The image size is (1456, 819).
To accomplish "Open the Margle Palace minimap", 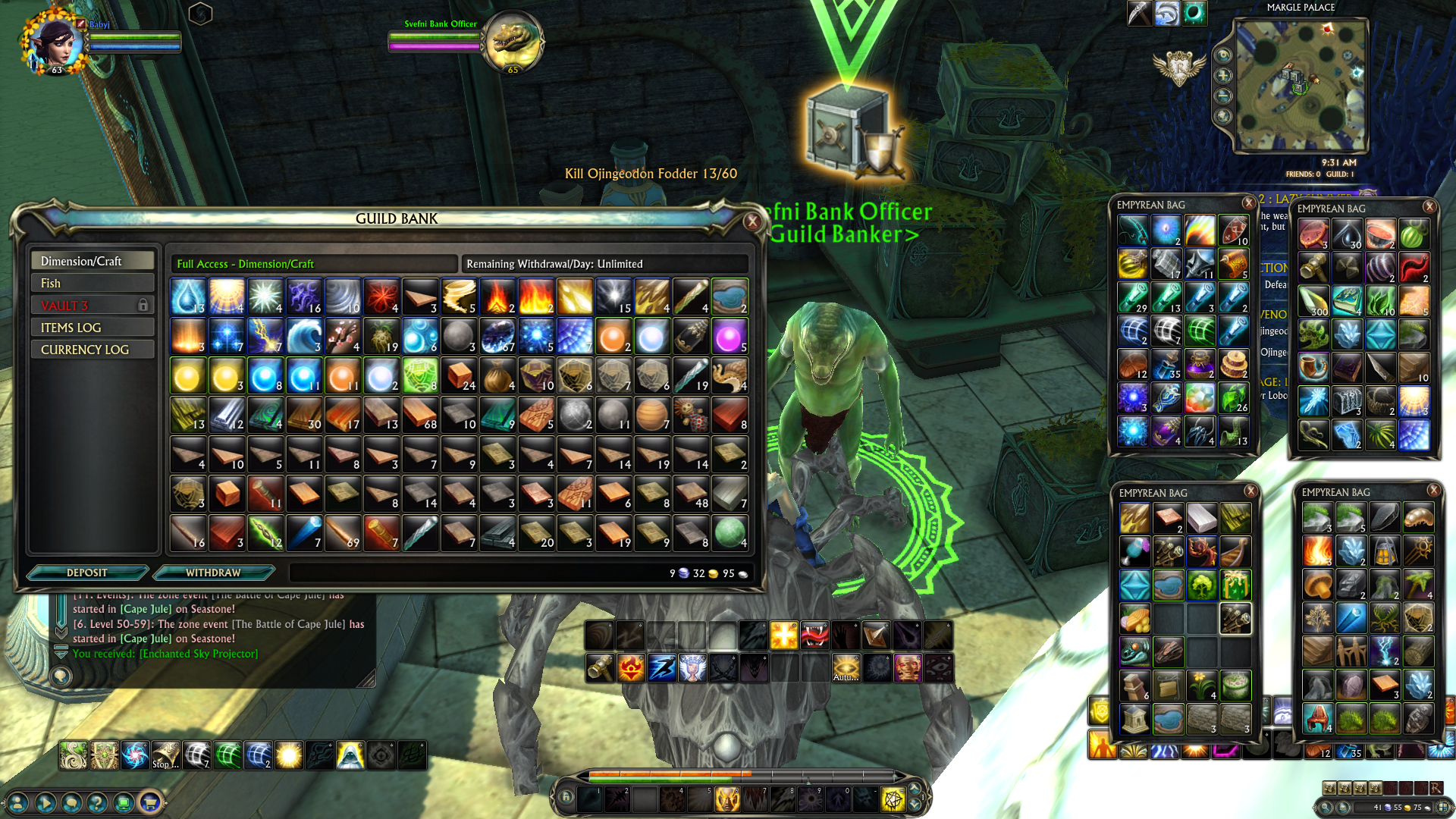I will tap(1301, 86).
